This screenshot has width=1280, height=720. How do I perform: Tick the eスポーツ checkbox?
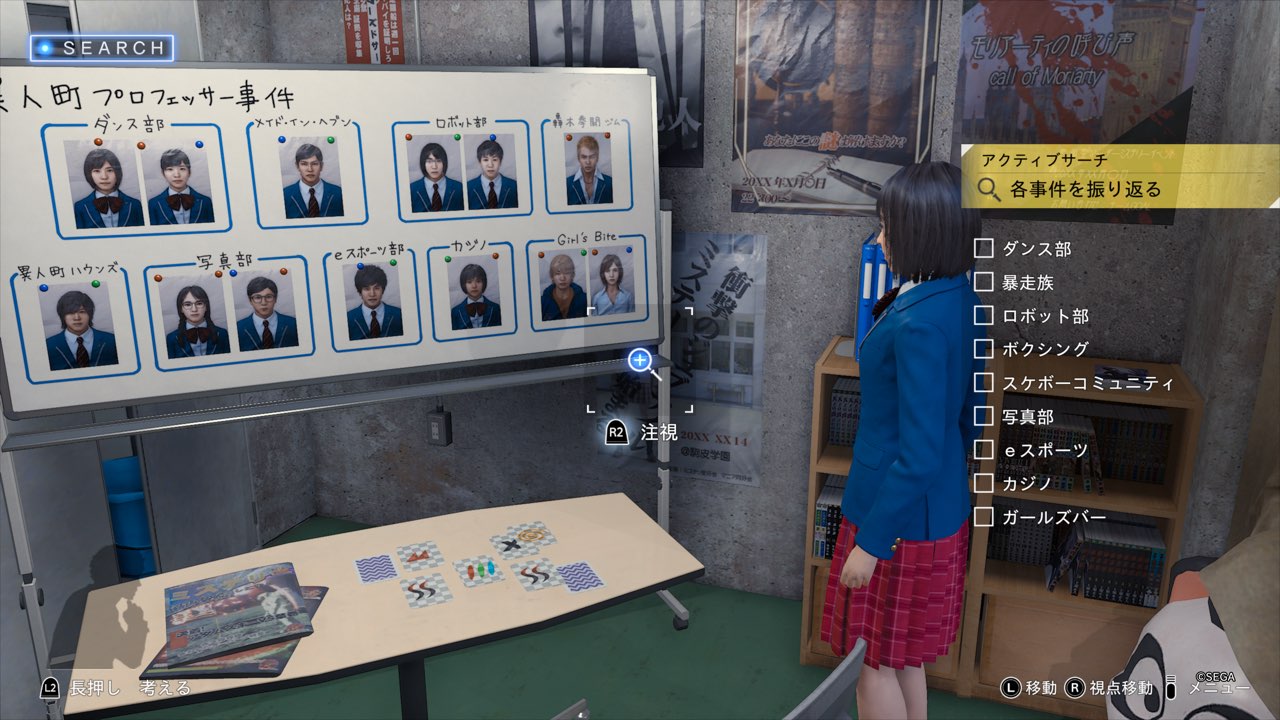(984, 451)
